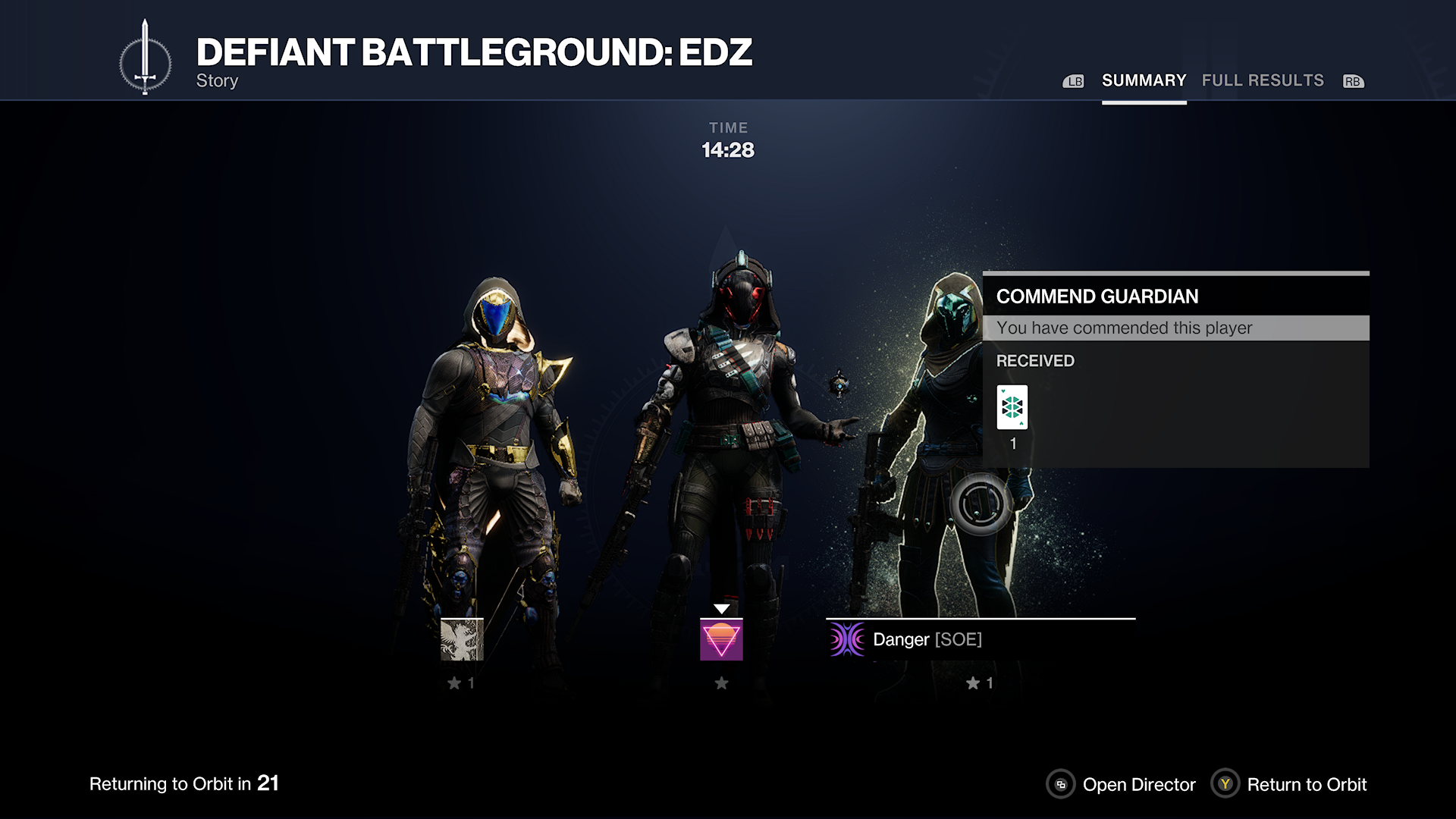Switch to the Full Results tab

(x=1263, y=80)
